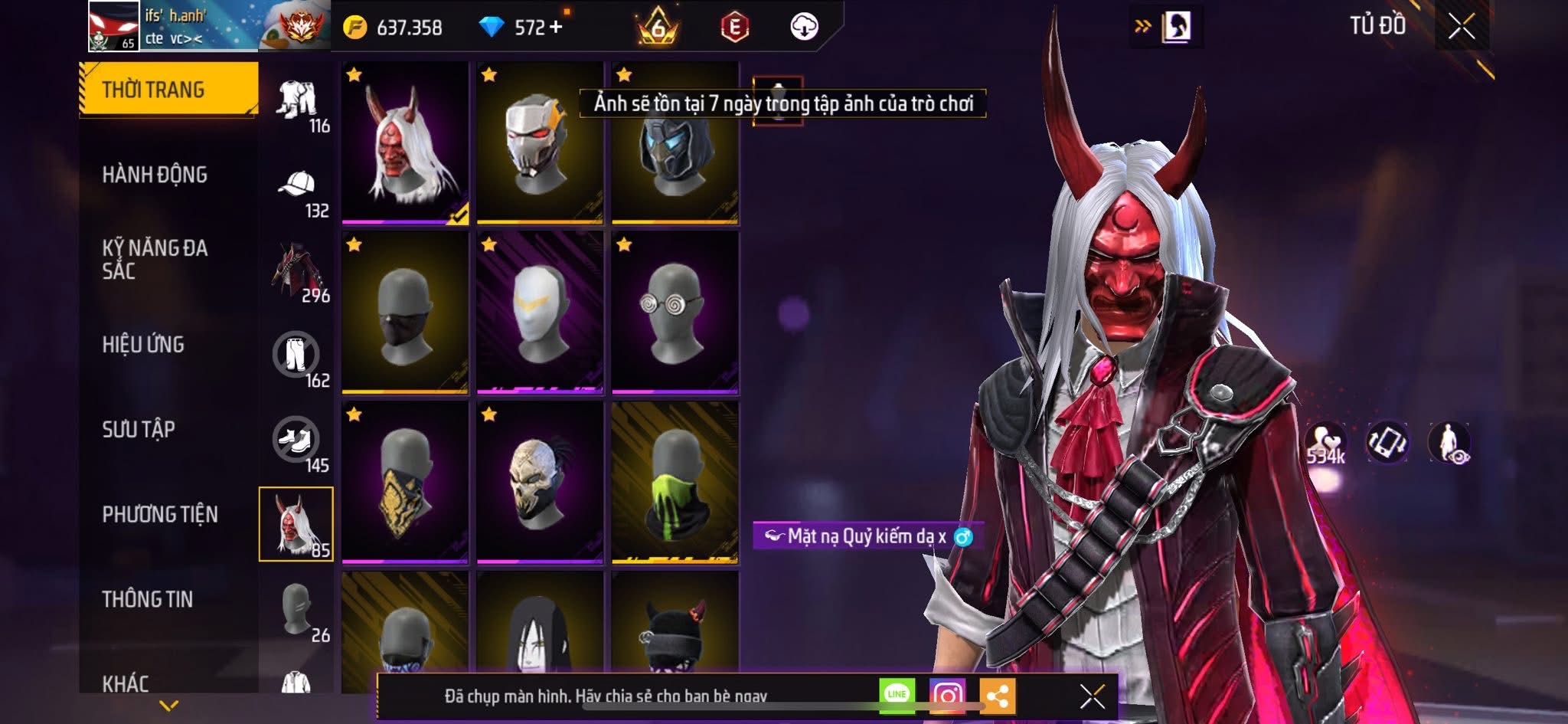Image resolution: width=1568 pixels, height=724 pixels.
Task: Dismiss the screenshot share bar
Action: [1092, 696]
